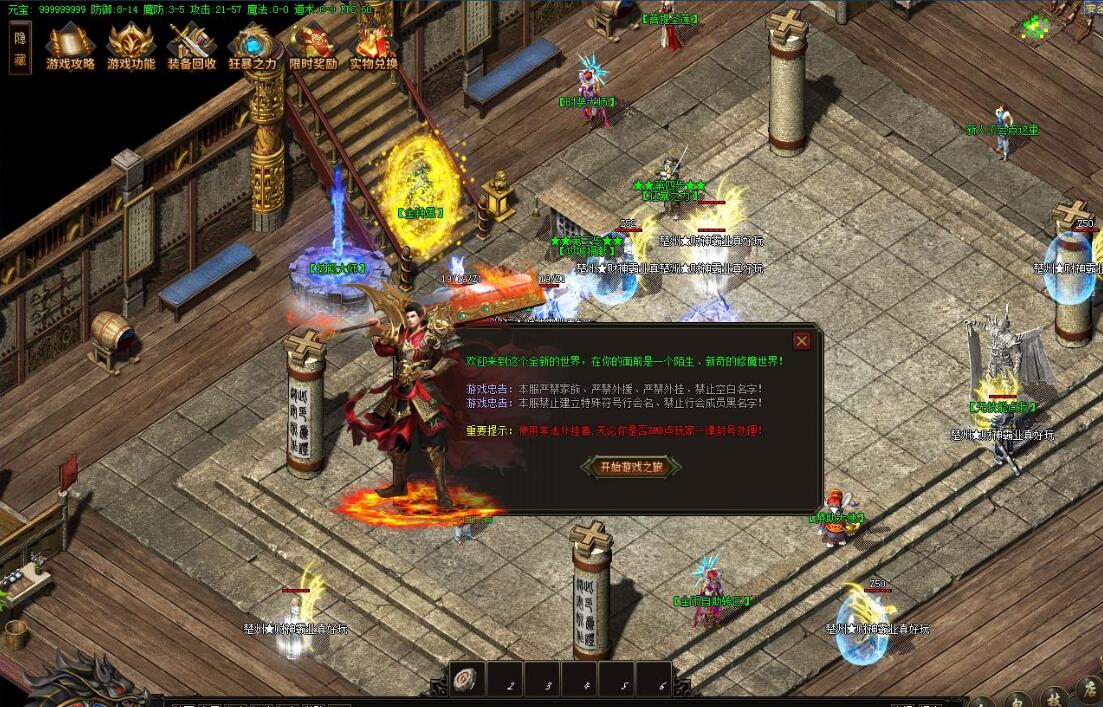This screenshot has width=1103, height=707.
Task: Activate the 狂暴之力 berserk power icon
Action: [252, 46]
